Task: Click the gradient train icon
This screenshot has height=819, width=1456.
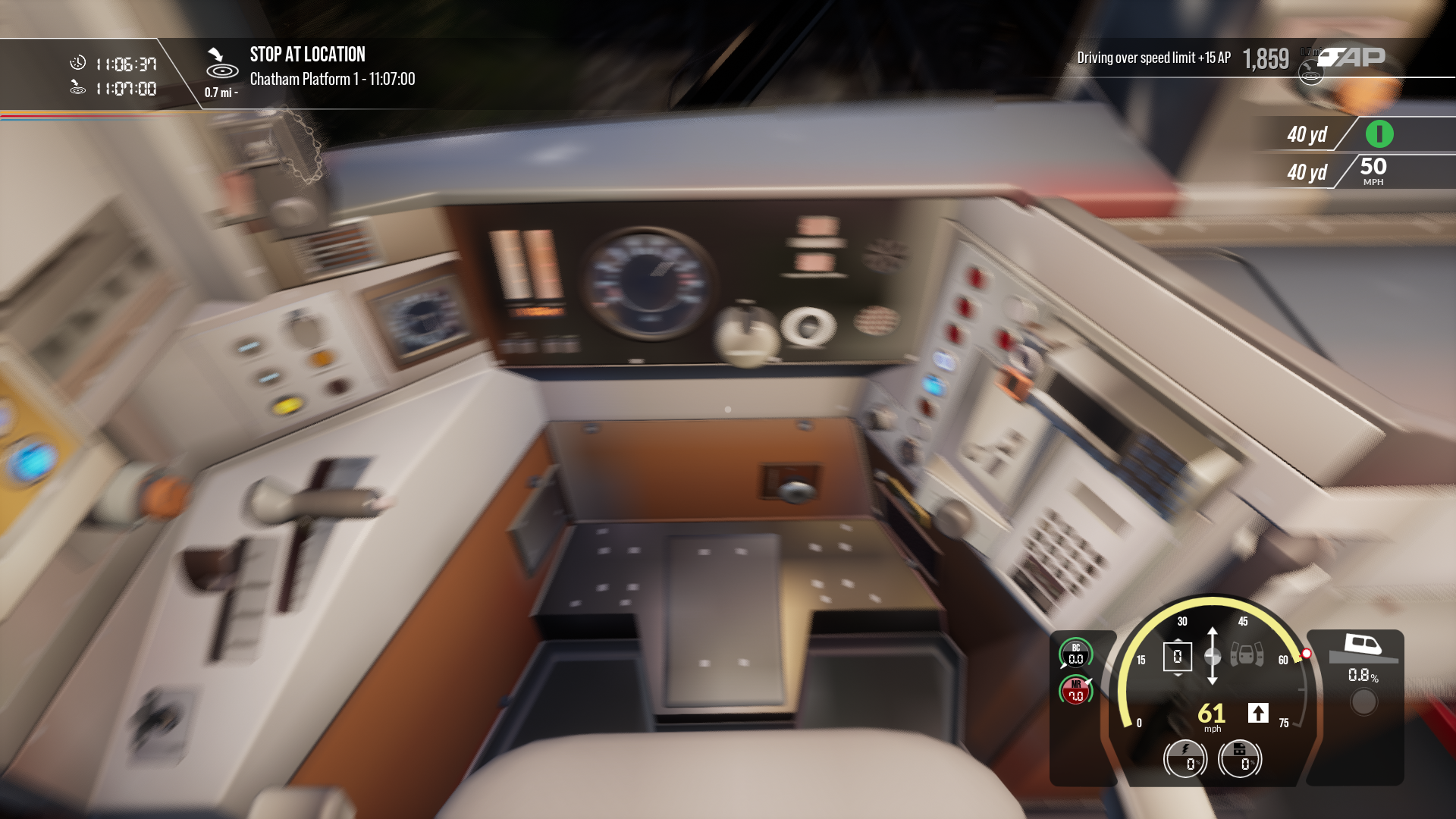Action: pos(1364,645)
